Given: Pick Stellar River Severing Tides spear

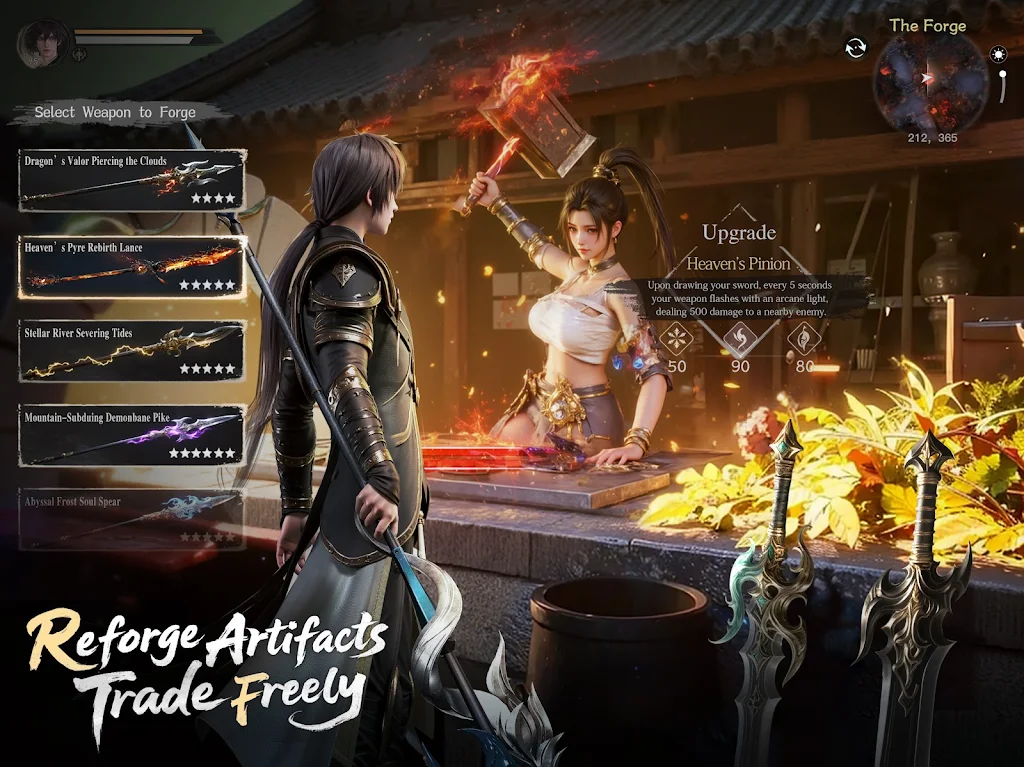Looking at the screenshot, I should tap(132, 351).
